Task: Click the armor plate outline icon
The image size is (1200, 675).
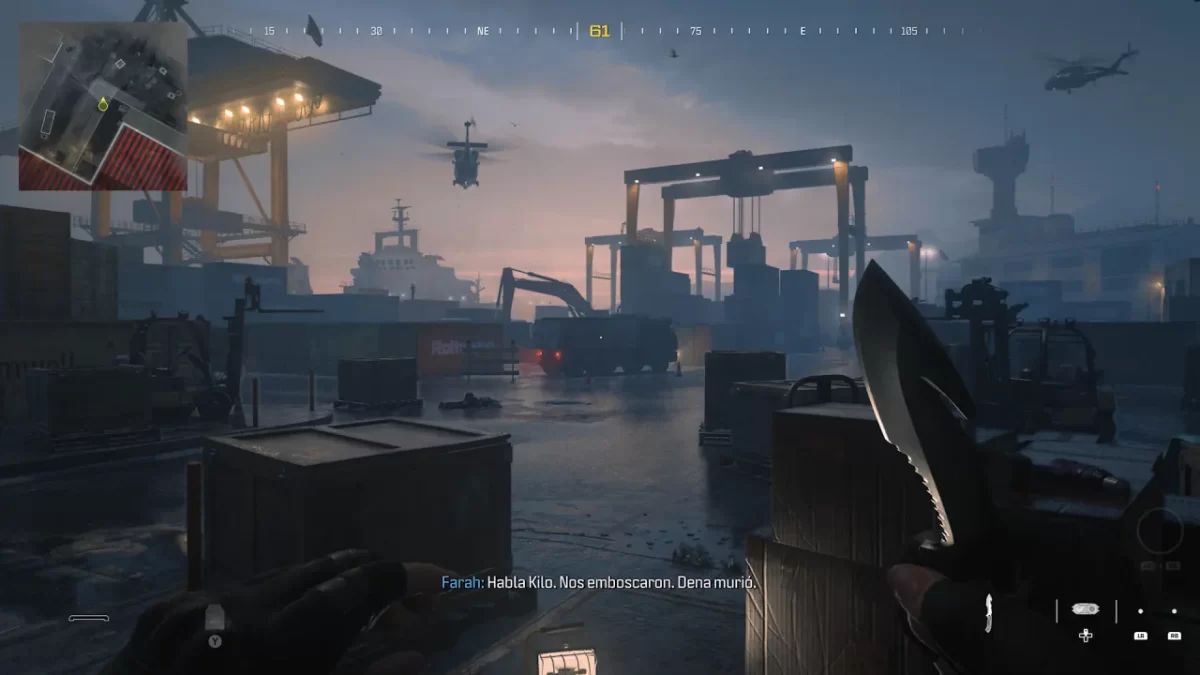Action: (x=89, y=619)
